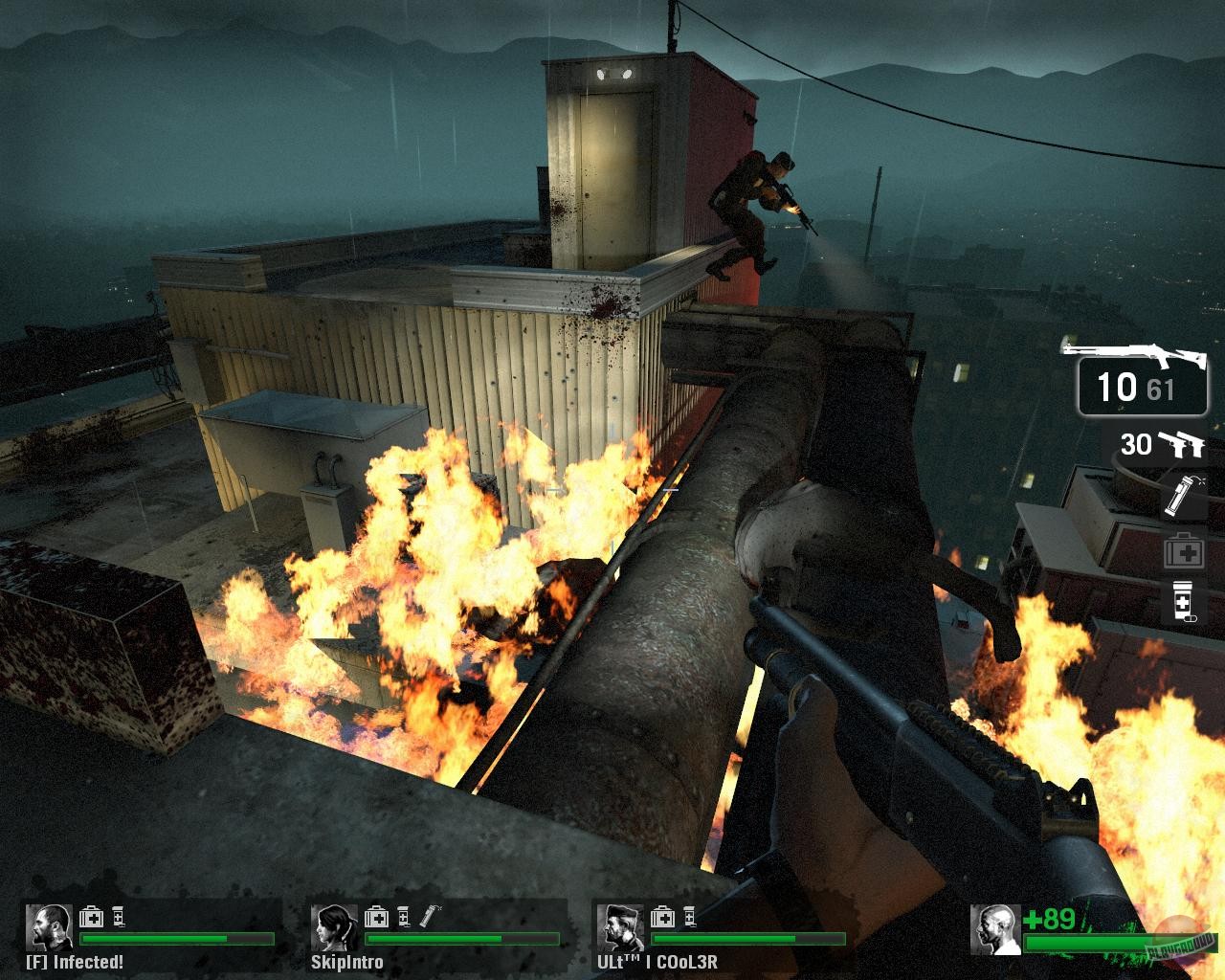The height and width of the screenshot is (980, 1225).
Task: Select the dual pistols weapon icon
Action: [1183, 446]
